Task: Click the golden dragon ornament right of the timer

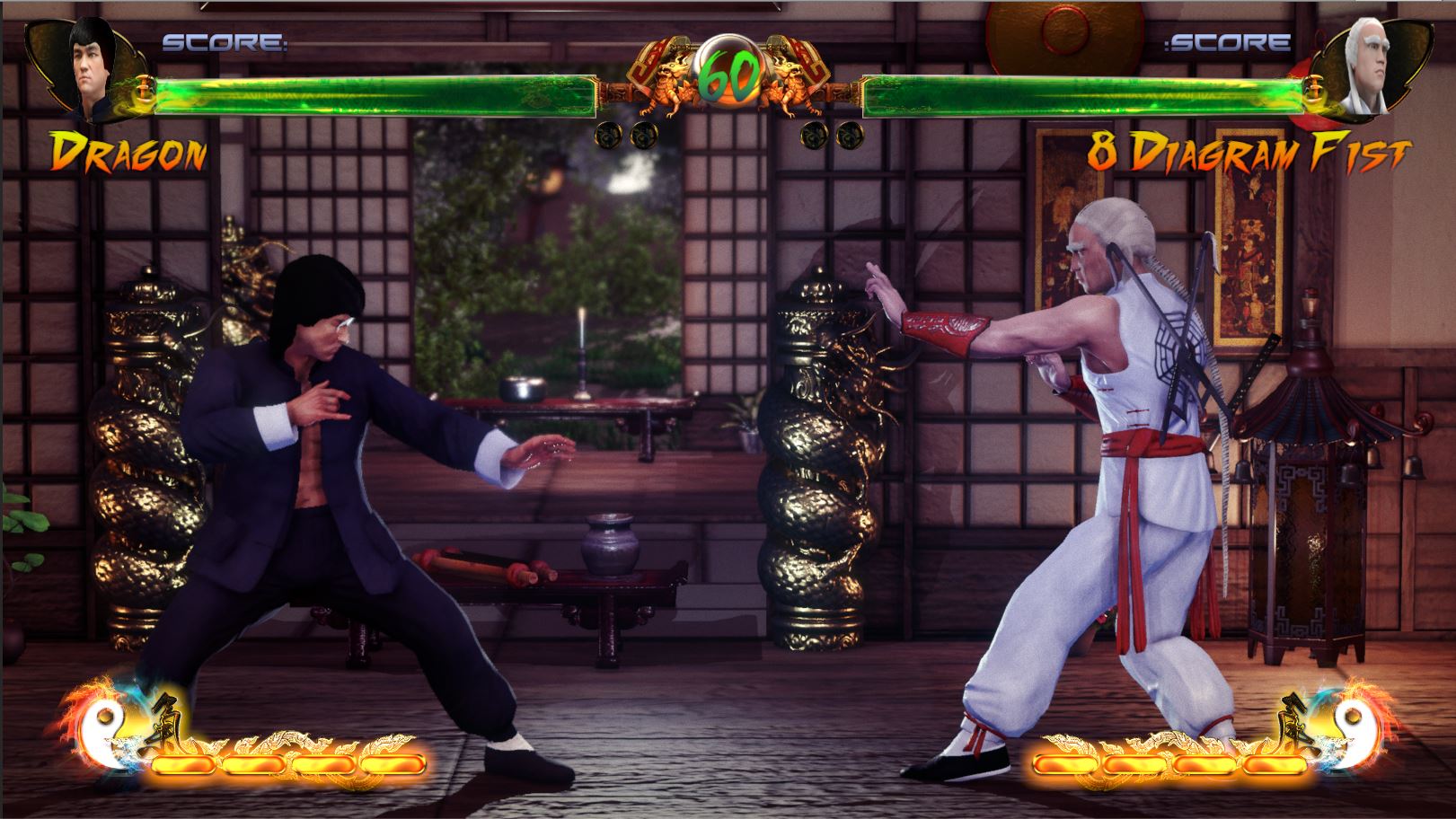Action: point(790,81)
